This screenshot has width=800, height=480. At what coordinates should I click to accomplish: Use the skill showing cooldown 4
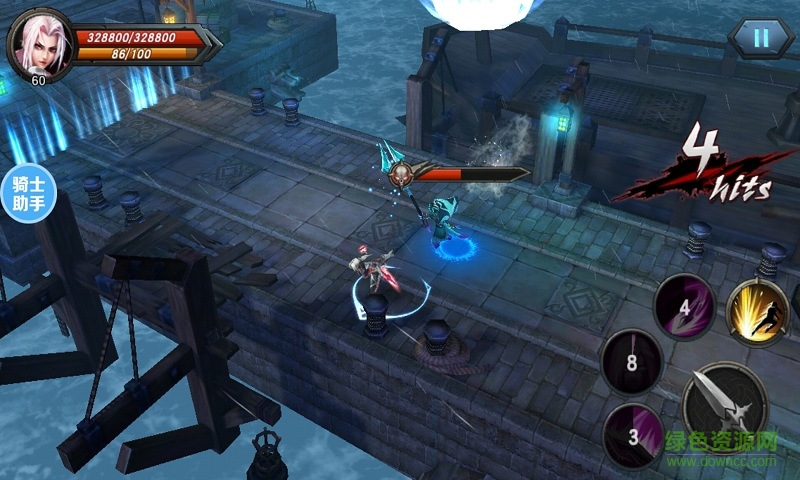685,306
